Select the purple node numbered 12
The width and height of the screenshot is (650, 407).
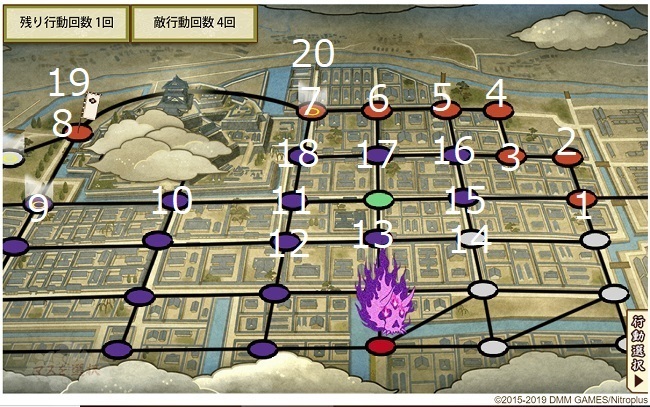(288, 241)
